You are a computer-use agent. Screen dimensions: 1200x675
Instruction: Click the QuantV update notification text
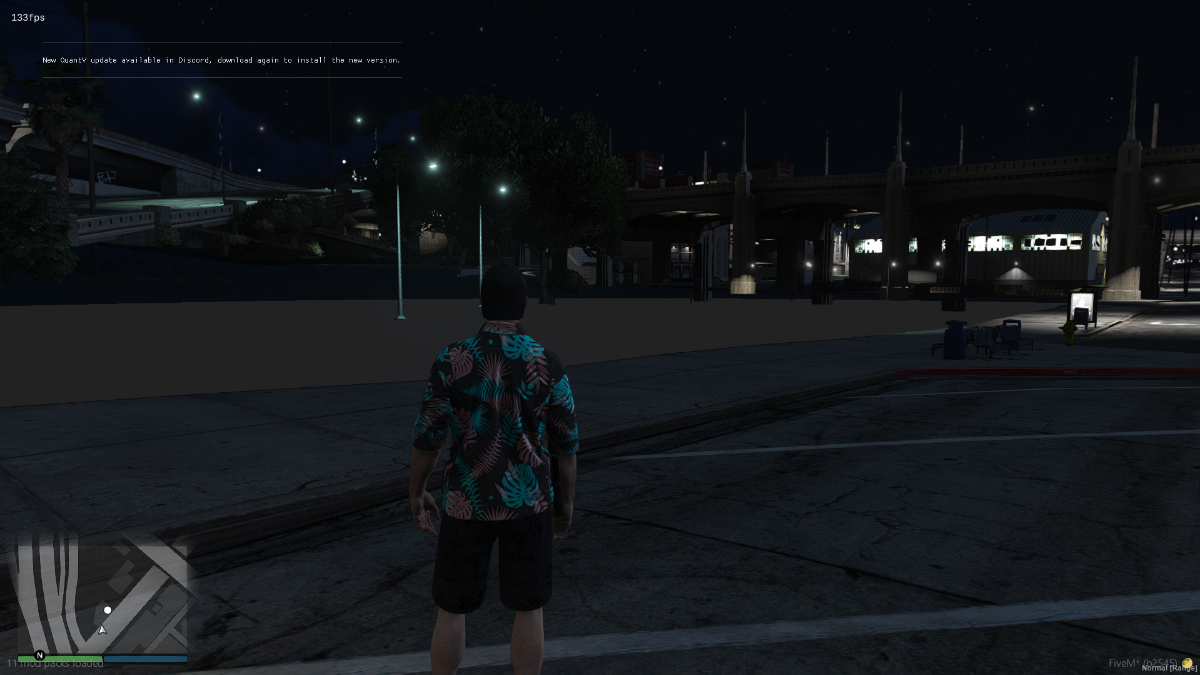[x=221, y=60]
